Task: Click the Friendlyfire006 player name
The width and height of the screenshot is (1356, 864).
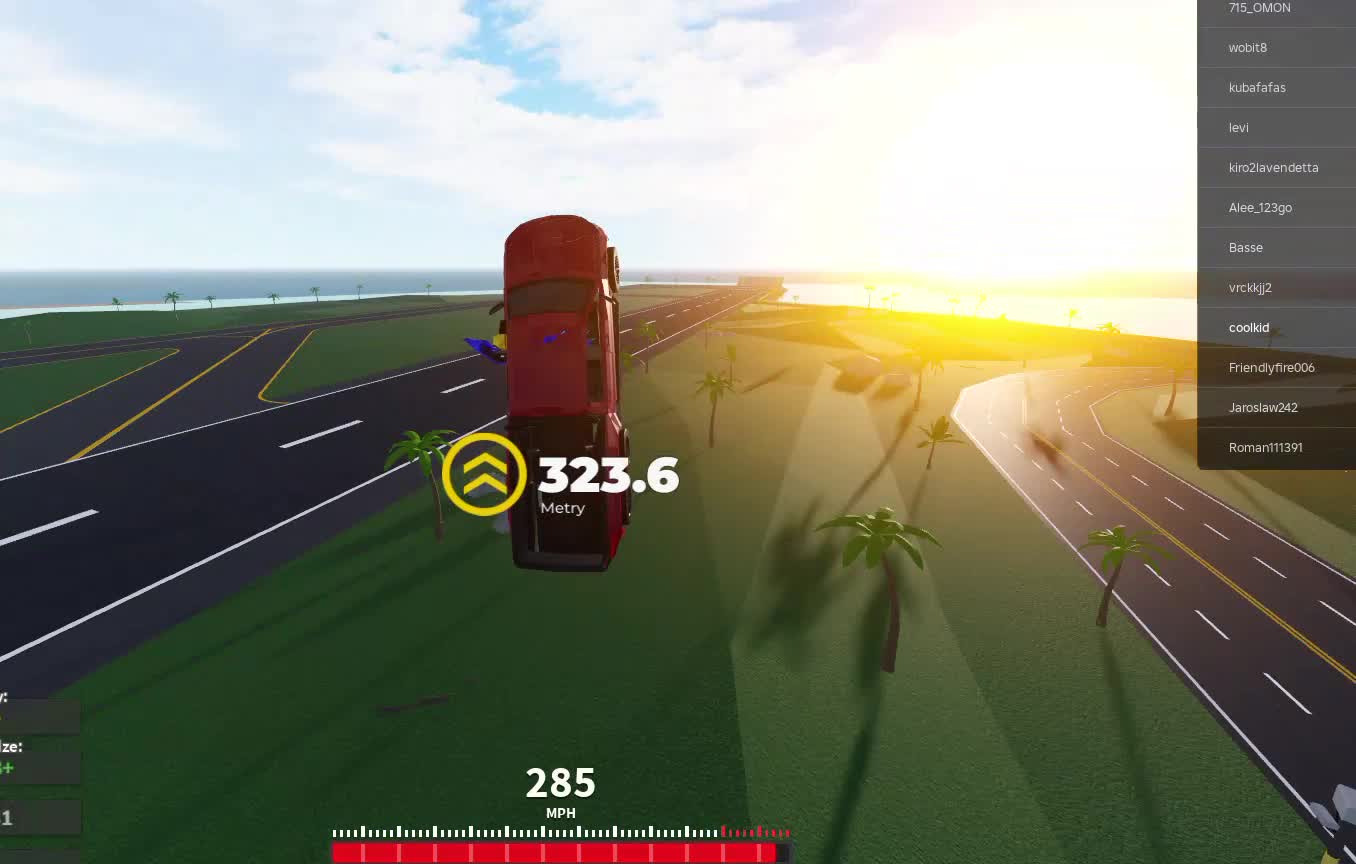Action: coord(1271,367)
